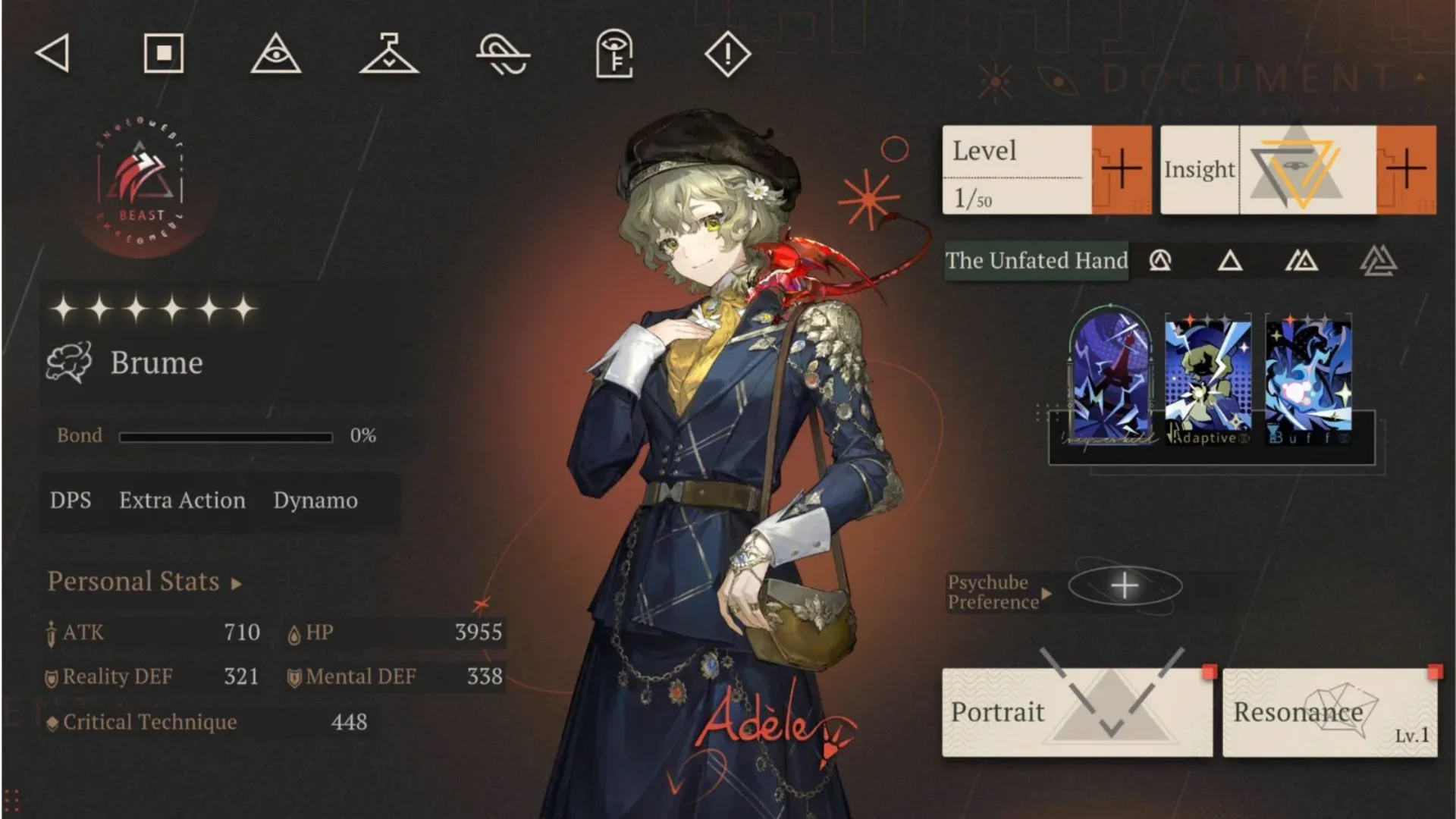Image resolution: width=1456 pixels, height=819 pixels.
Task: Select the flask icon in top bar
Action: (x=389, y=53)
